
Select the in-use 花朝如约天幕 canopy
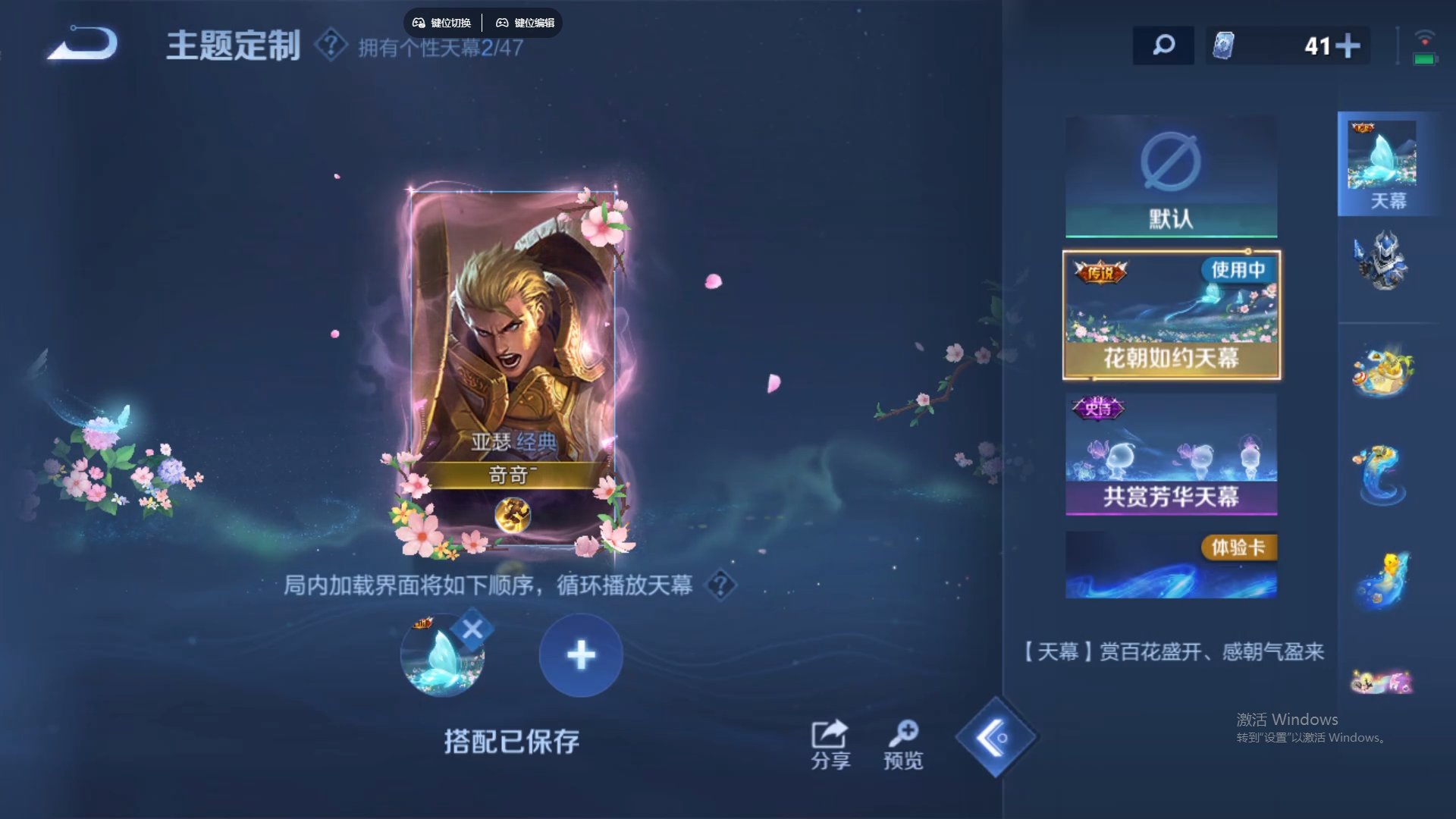pos(1170,315)
